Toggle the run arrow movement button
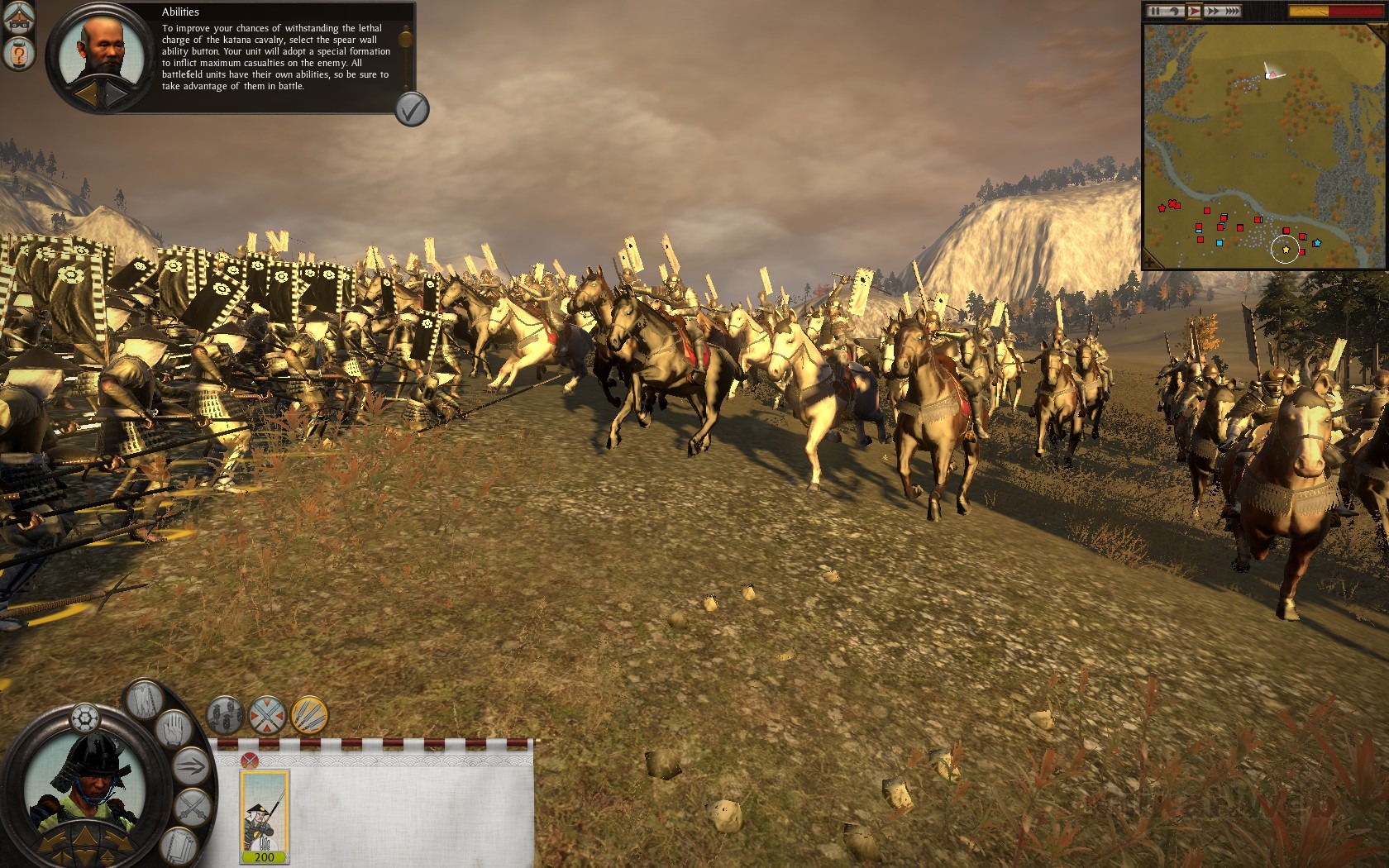The image size is (1389, 868). click(x=191, y=765)
